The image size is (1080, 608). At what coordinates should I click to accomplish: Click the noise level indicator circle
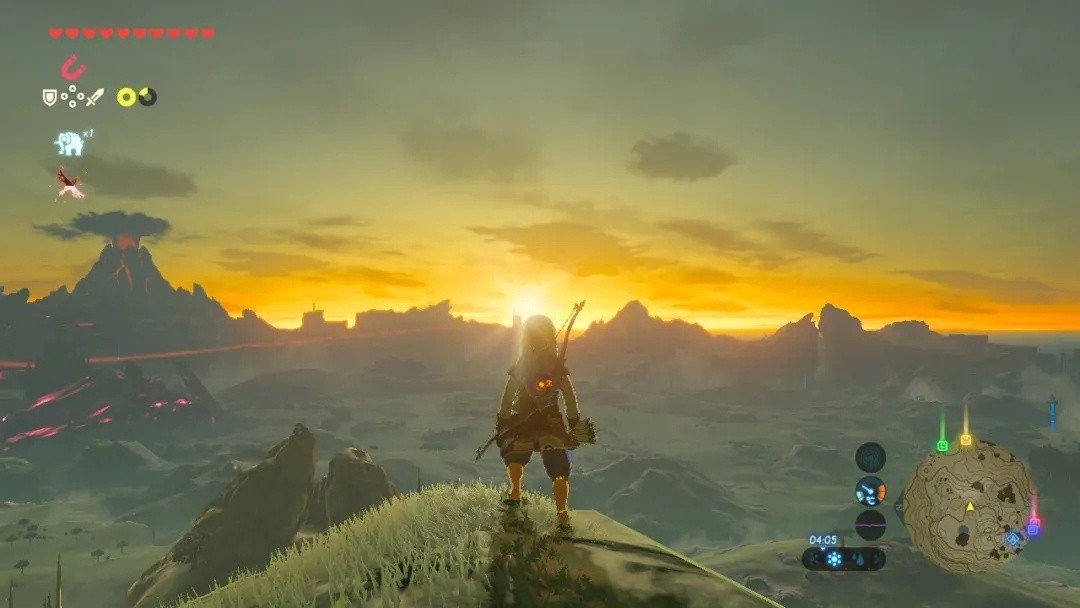coord(870,525)
